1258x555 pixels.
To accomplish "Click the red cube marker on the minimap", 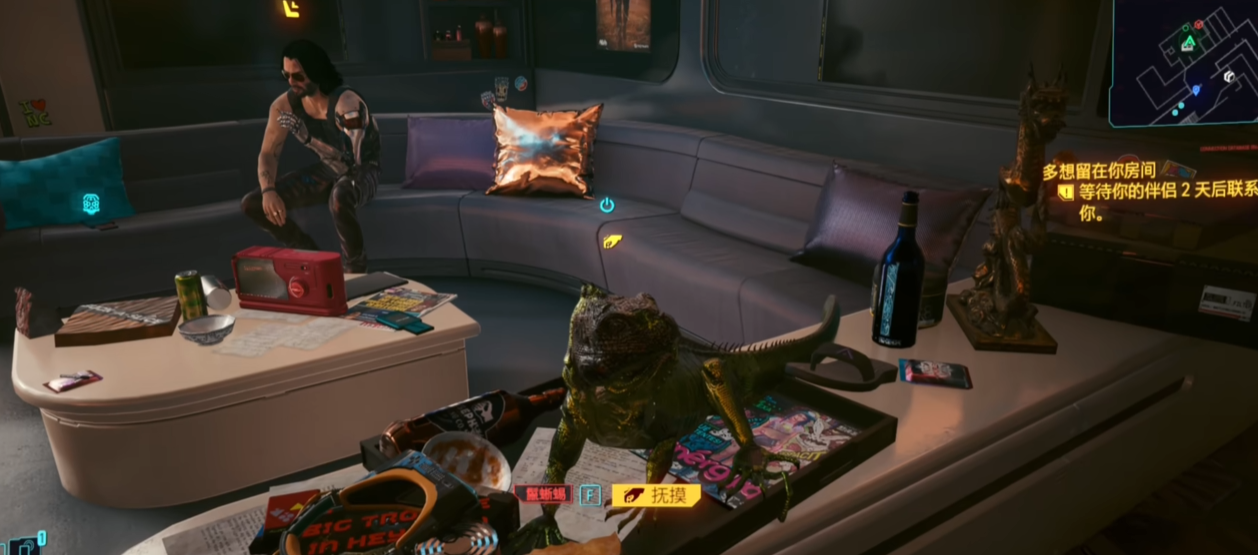I will pyautogui.click(x=1198, y=25).
